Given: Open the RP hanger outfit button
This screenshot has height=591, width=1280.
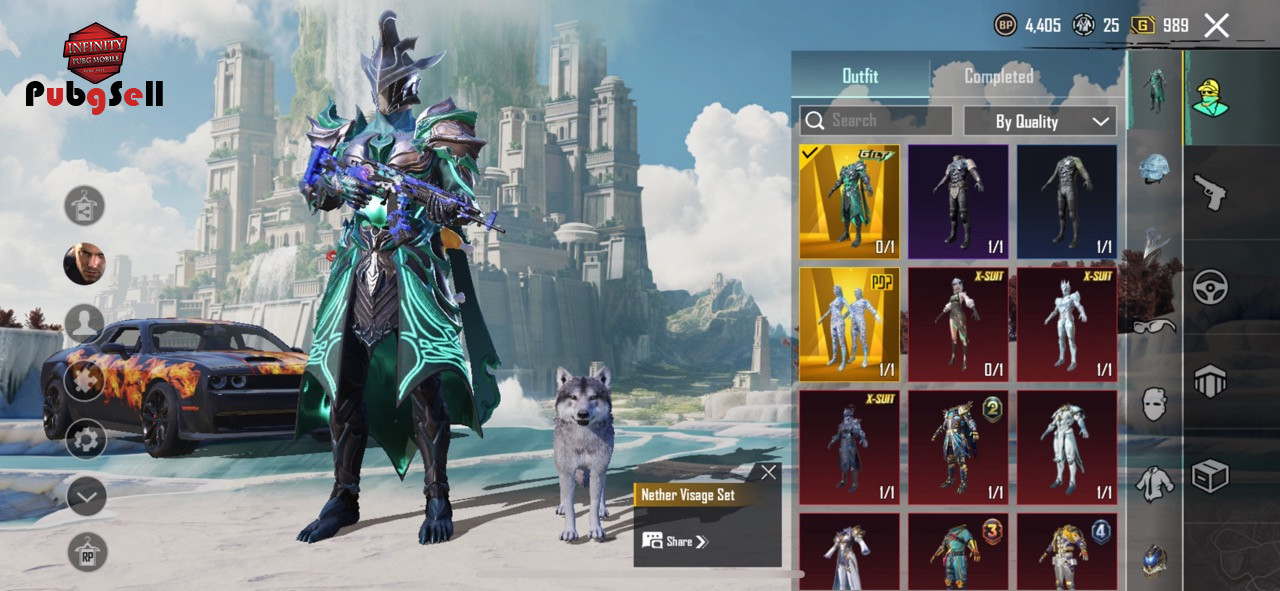Looking at the screenshot, I should 87,552.
